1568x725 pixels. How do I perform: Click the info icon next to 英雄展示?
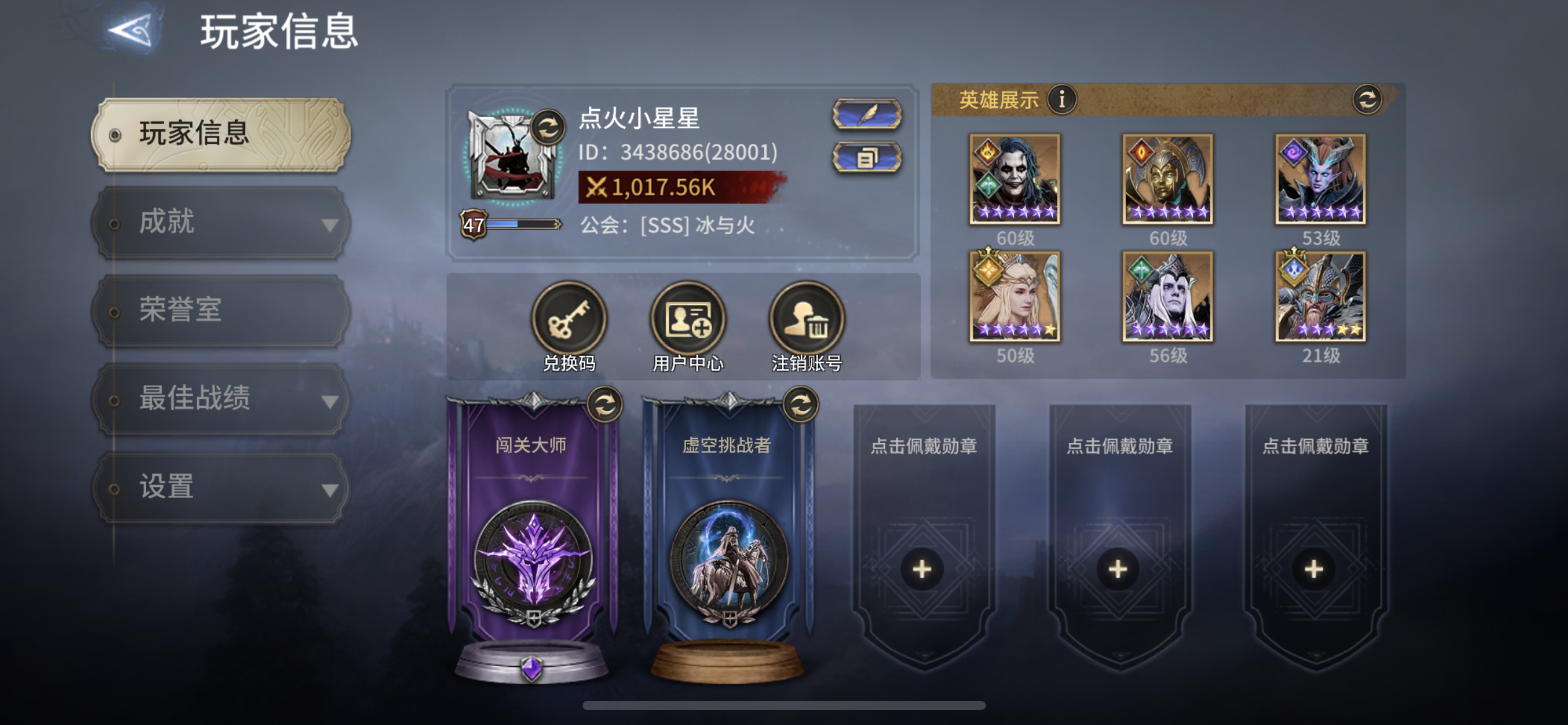1063,98
